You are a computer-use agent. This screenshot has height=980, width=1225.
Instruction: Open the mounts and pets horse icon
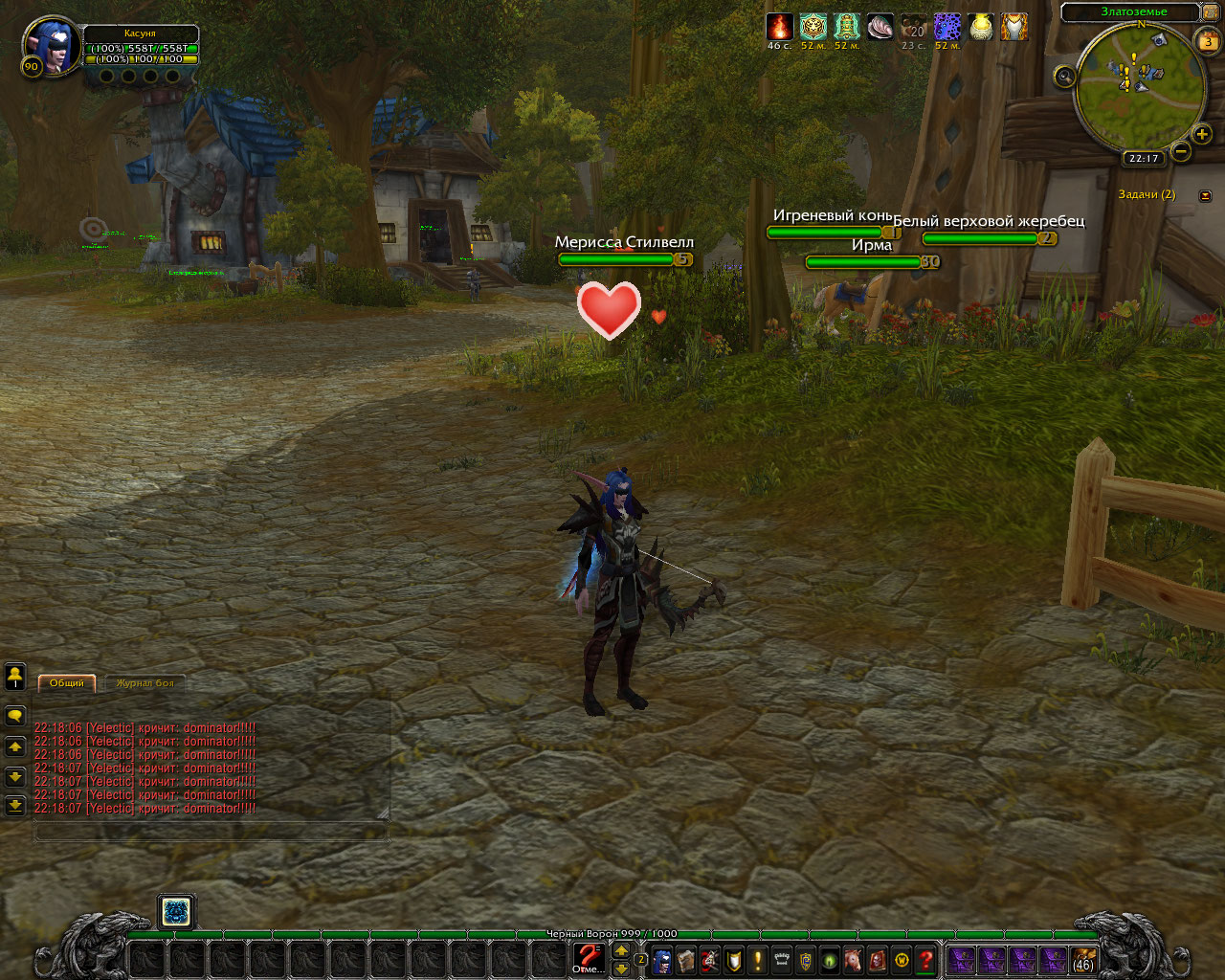[854, 960]
